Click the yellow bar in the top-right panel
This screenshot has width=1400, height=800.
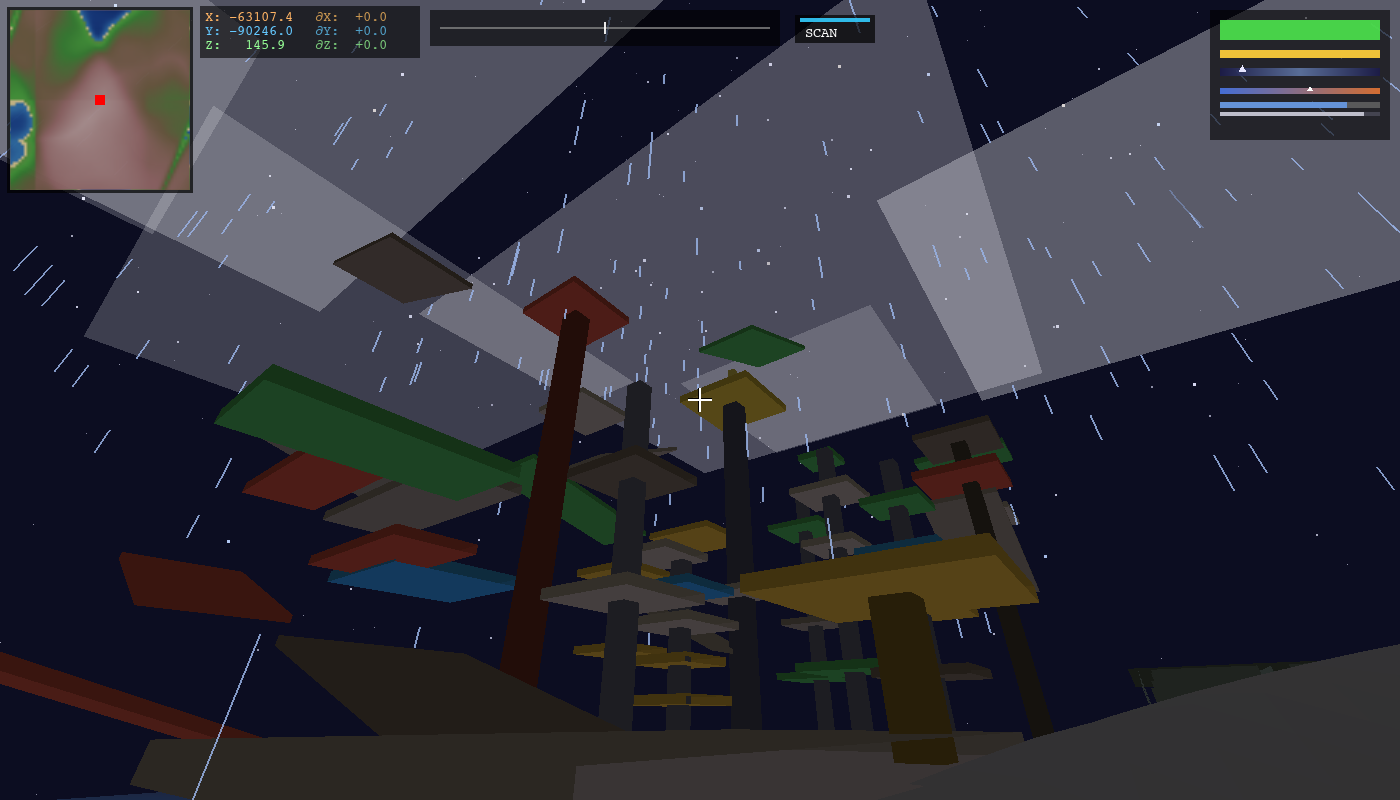coord(1300,53)
